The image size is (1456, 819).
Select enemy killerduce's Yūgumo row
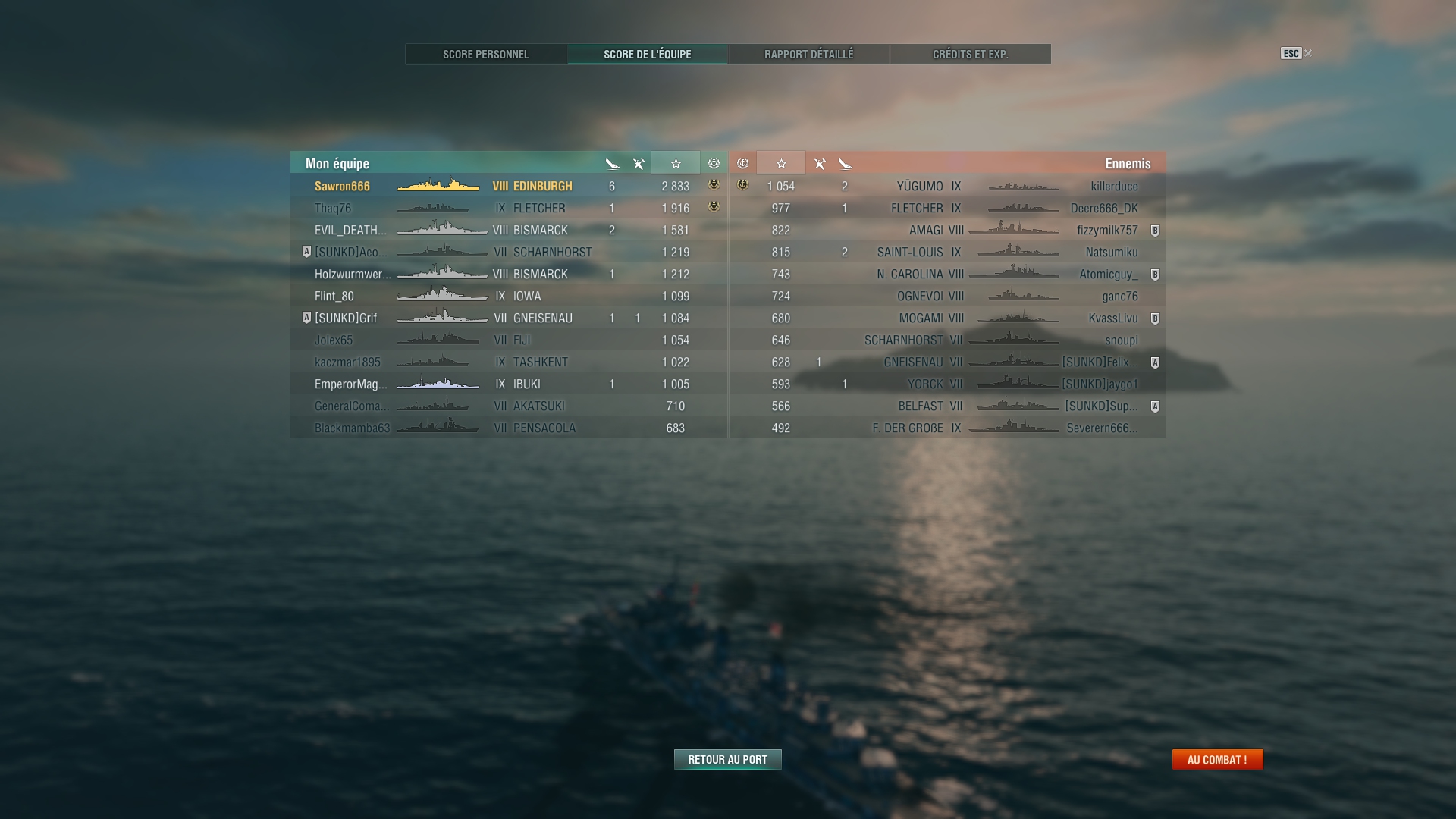click(948, 187)
